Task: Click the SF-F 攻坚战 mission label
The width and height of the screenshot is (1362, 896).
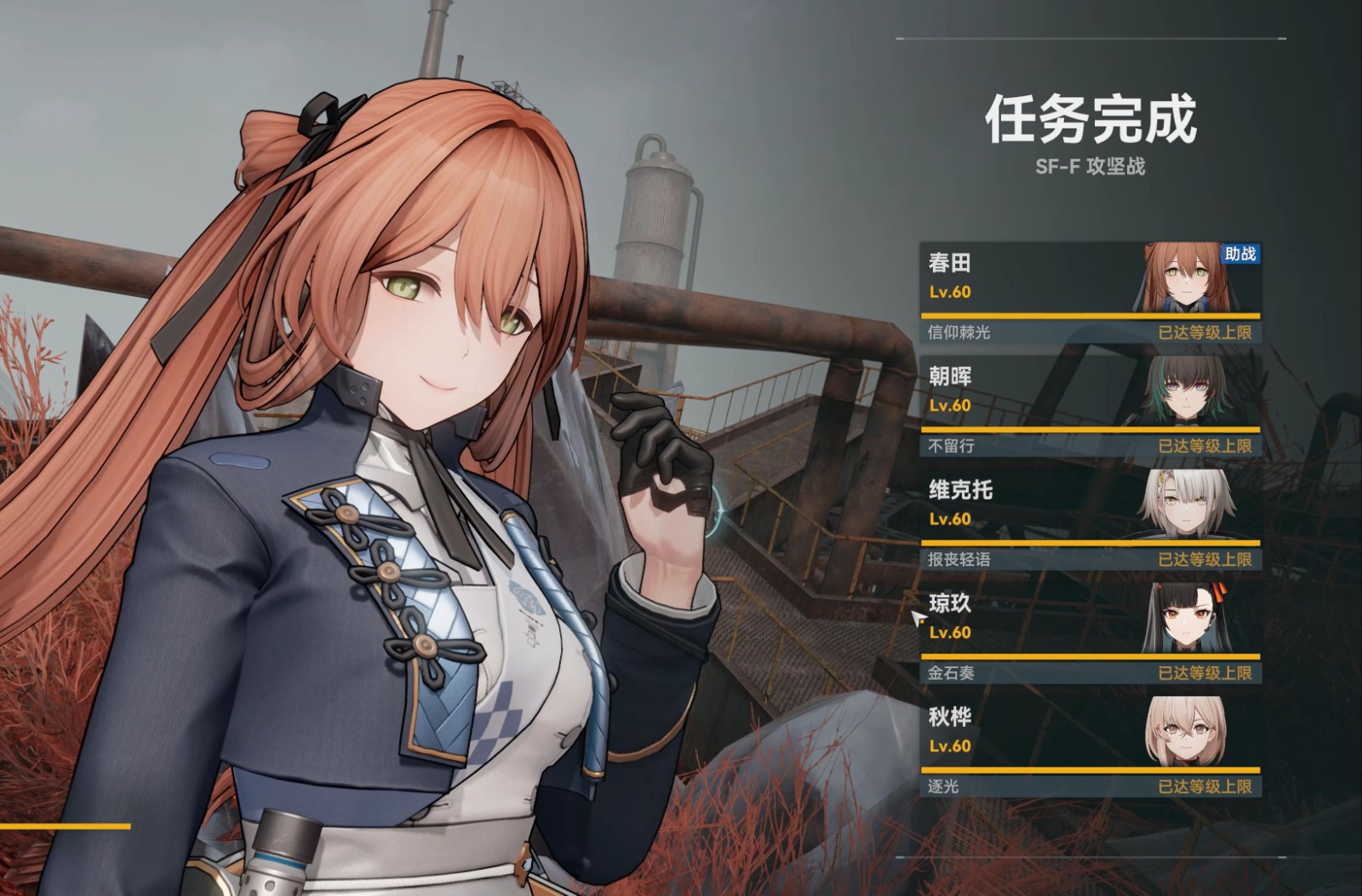Action: coord(1092,168)
